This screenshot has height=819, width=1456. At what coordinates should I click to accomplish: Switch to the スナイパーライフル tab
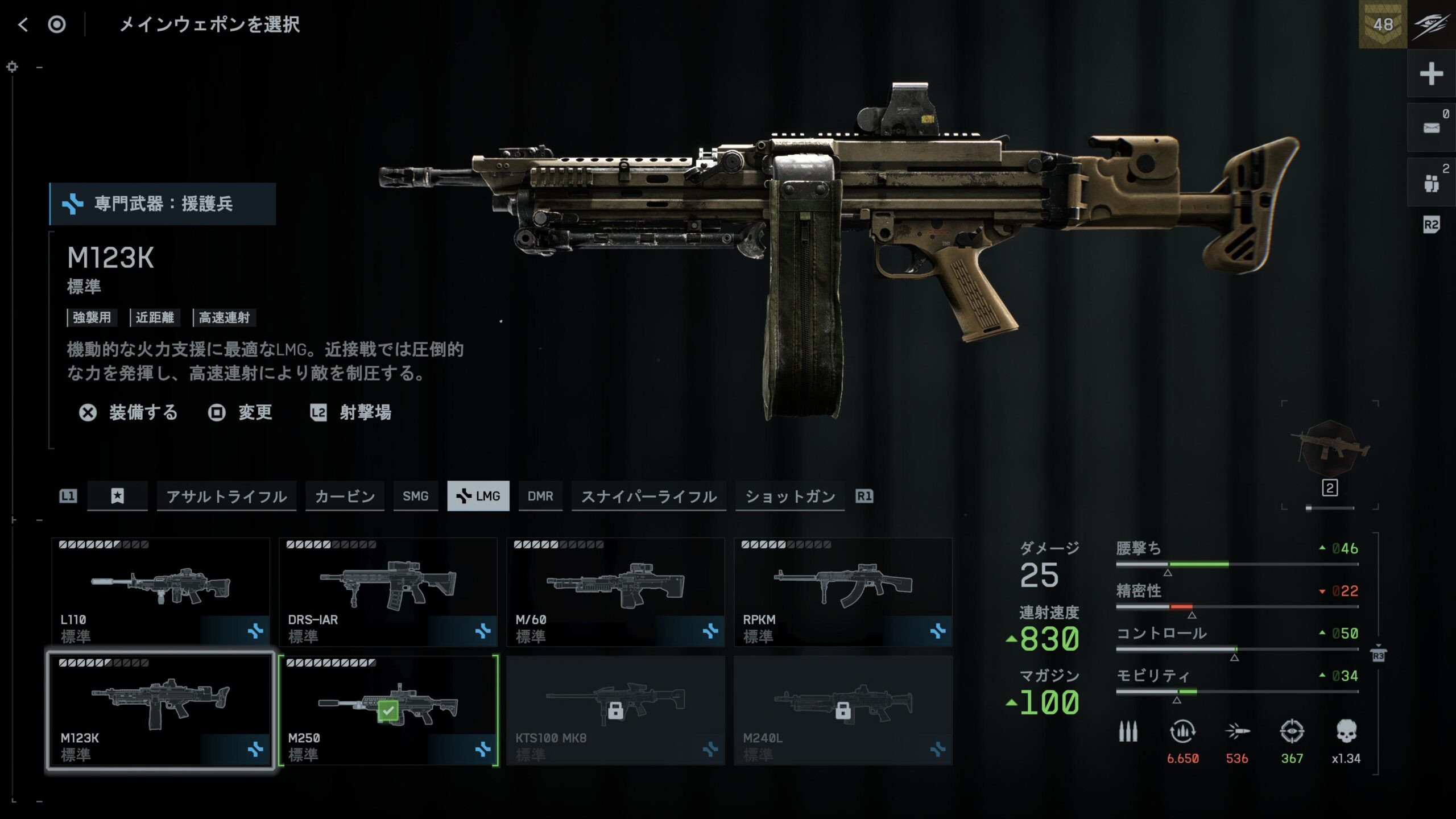point(648,496)
